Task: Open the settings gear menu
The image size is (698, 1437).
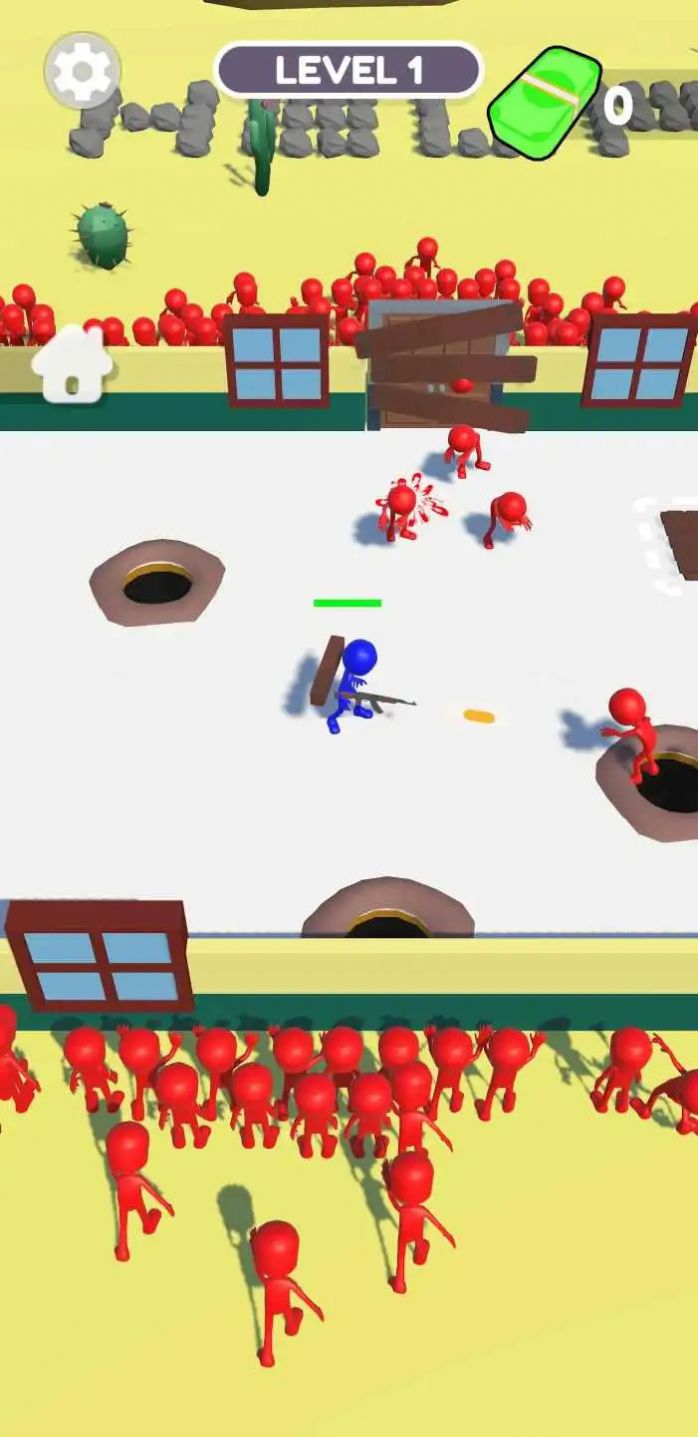Action: click(x=82, y=70)
